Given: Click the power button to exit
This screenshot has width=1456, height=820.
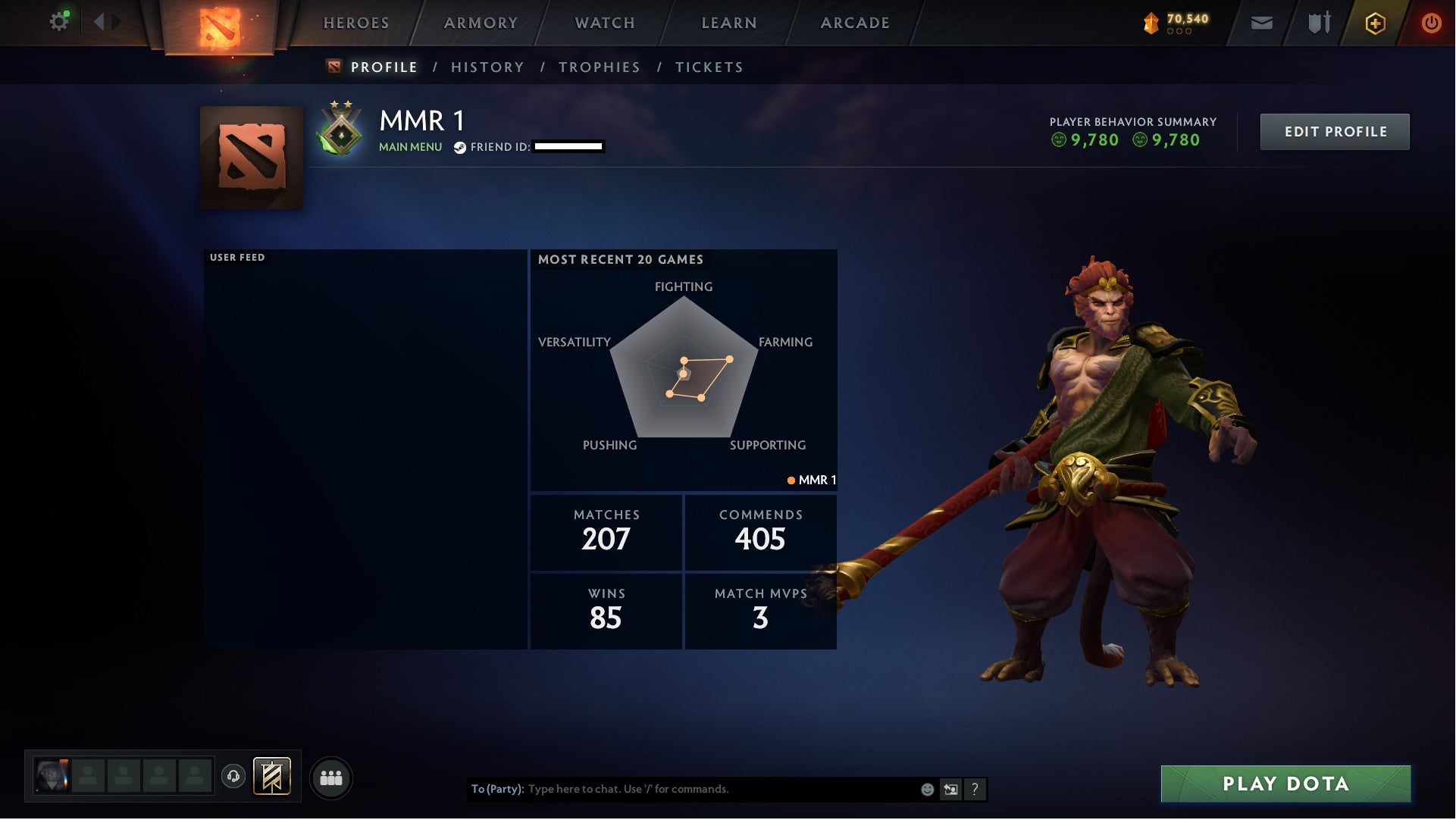Looking at the screenshot, I should pyautogui.click(x=1432, y=23).
